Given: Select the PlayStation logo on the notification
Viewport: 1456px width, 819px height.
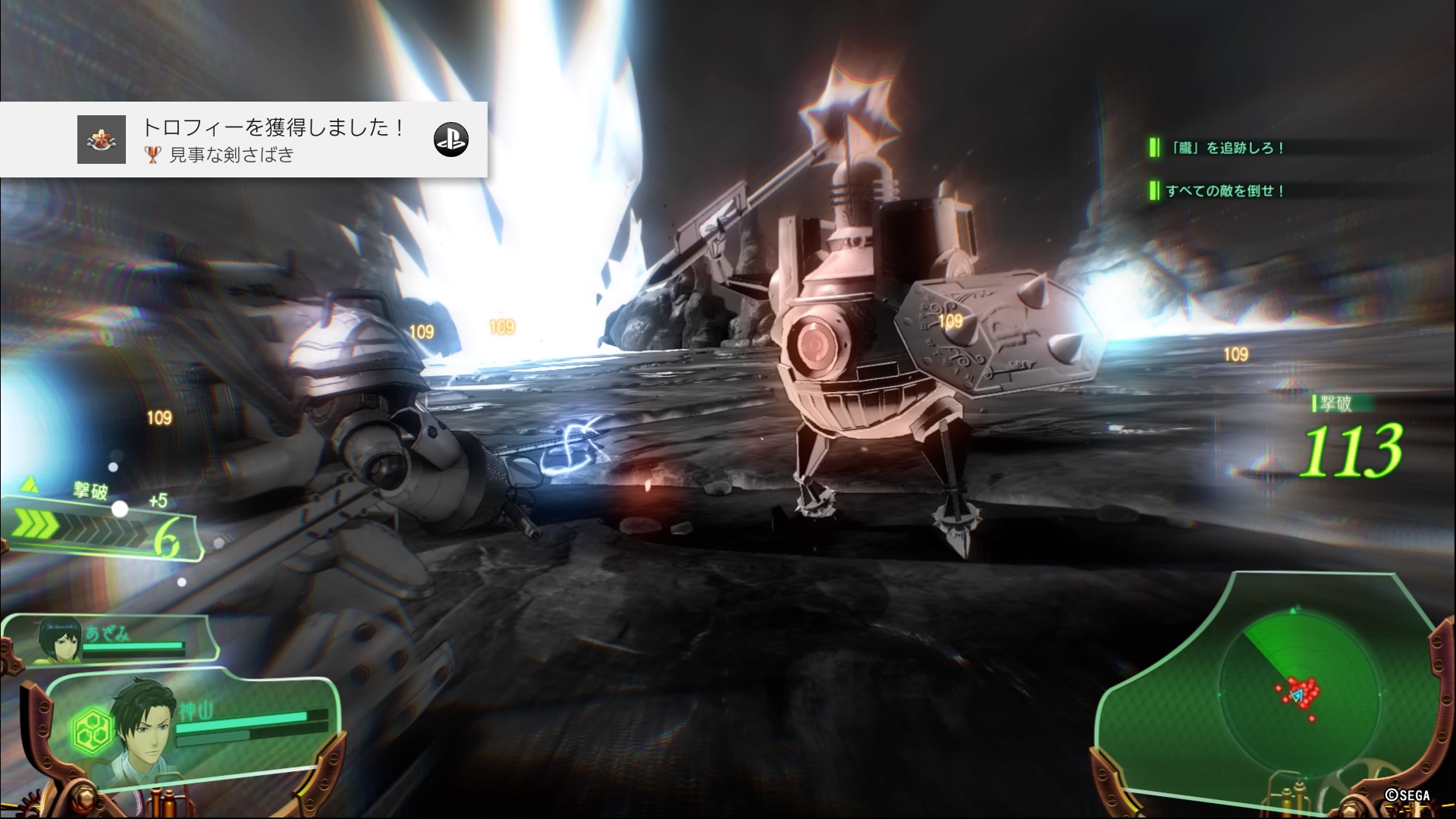Looking at the screenshot, I should (x=450, y=140).
